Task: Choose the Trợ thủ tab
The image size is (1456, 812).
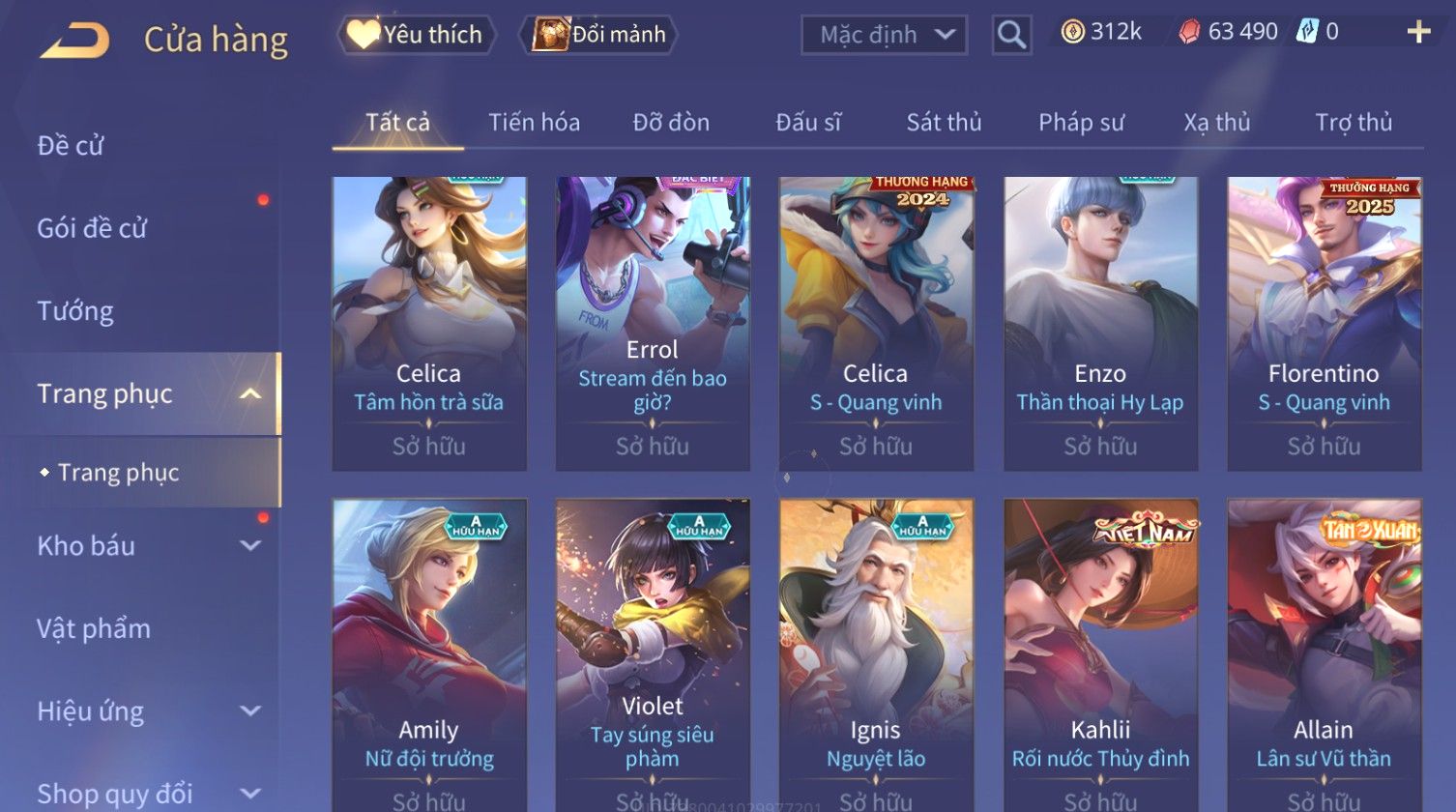Action: pyautogui.click(x=1353, y=123)
